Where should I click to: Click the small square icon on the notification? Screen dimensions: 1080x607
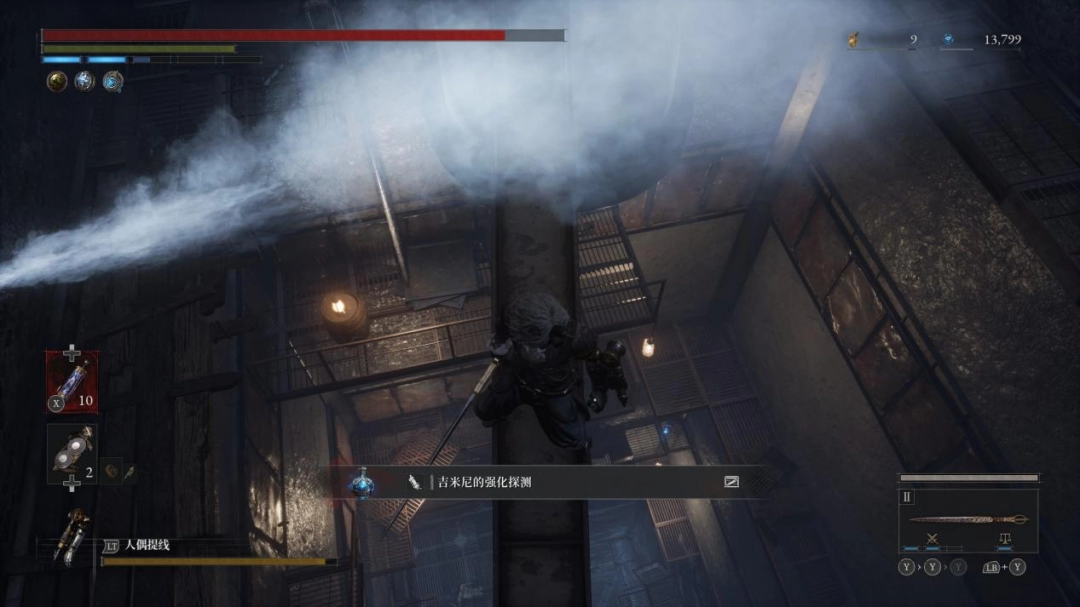(731, 482)
